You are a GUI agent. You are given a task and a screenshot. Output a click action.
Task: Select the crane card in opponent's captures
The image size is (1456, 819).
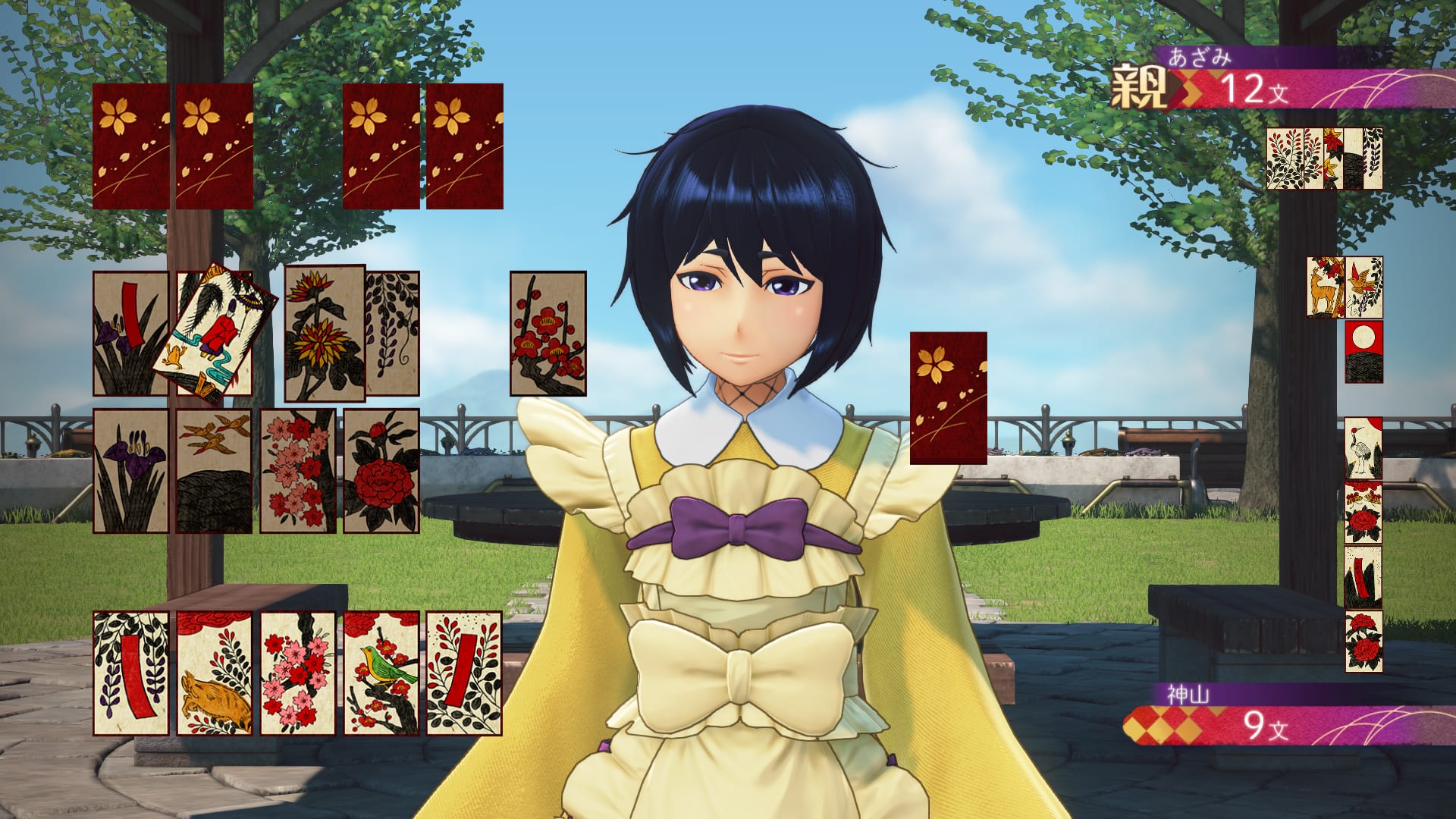1365,447
